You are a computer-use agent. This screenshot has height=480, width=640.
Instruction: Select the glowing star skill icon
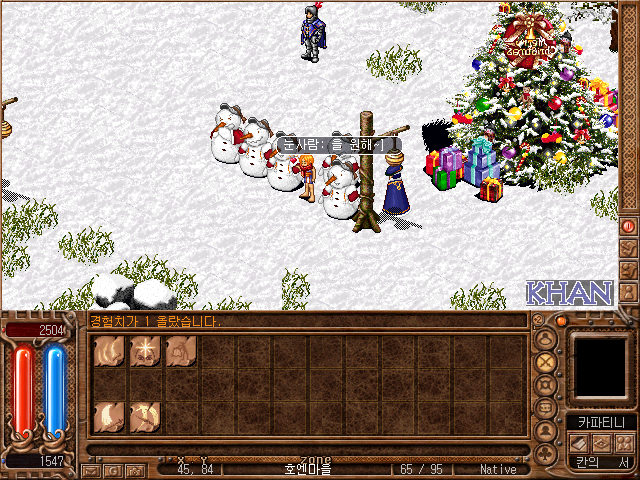pyautogui.click(x=145, y=350)
